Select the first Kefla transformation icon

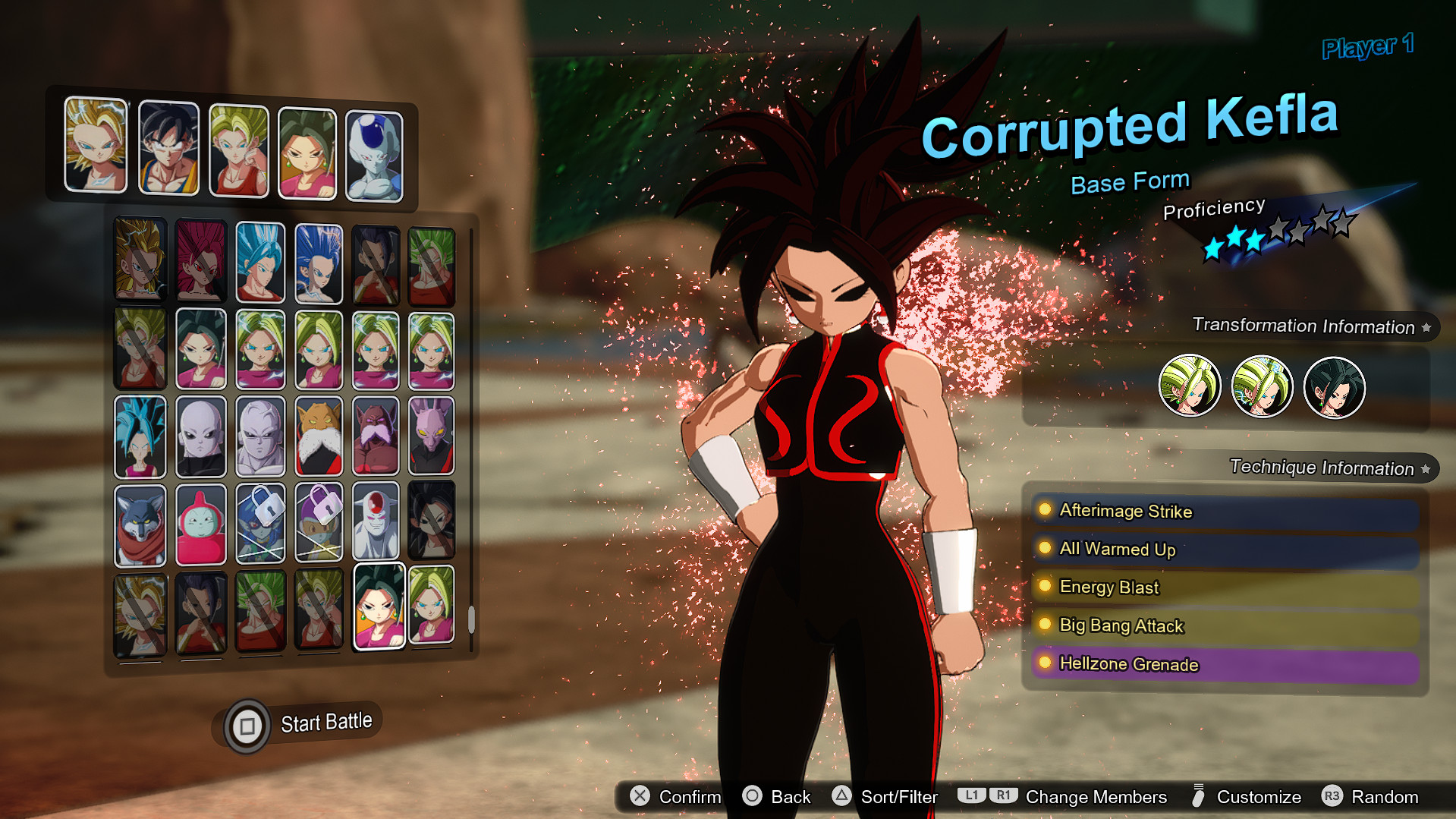point(1189,387)
